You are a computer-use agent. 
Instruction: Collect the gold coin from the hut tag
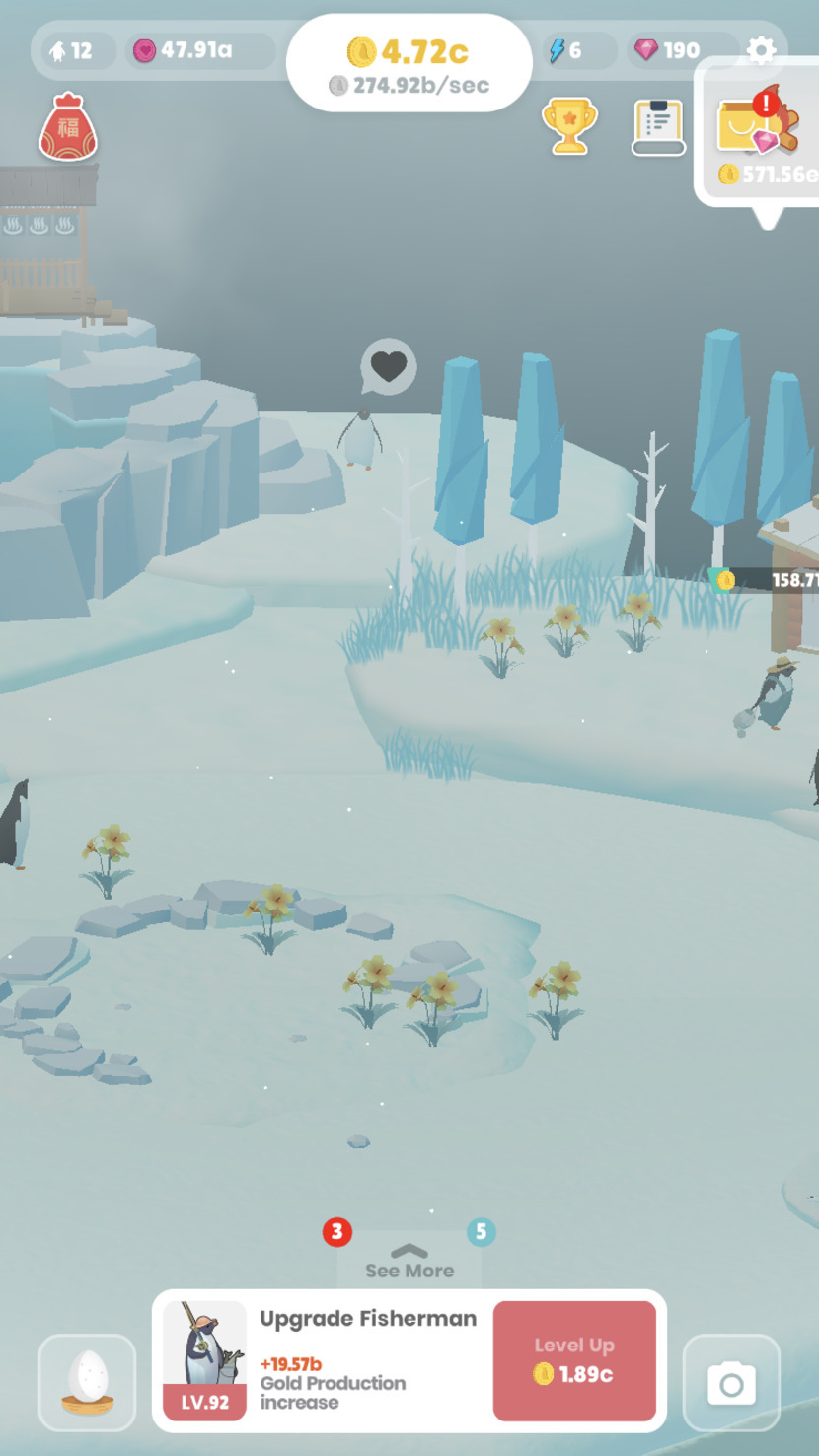727,580
